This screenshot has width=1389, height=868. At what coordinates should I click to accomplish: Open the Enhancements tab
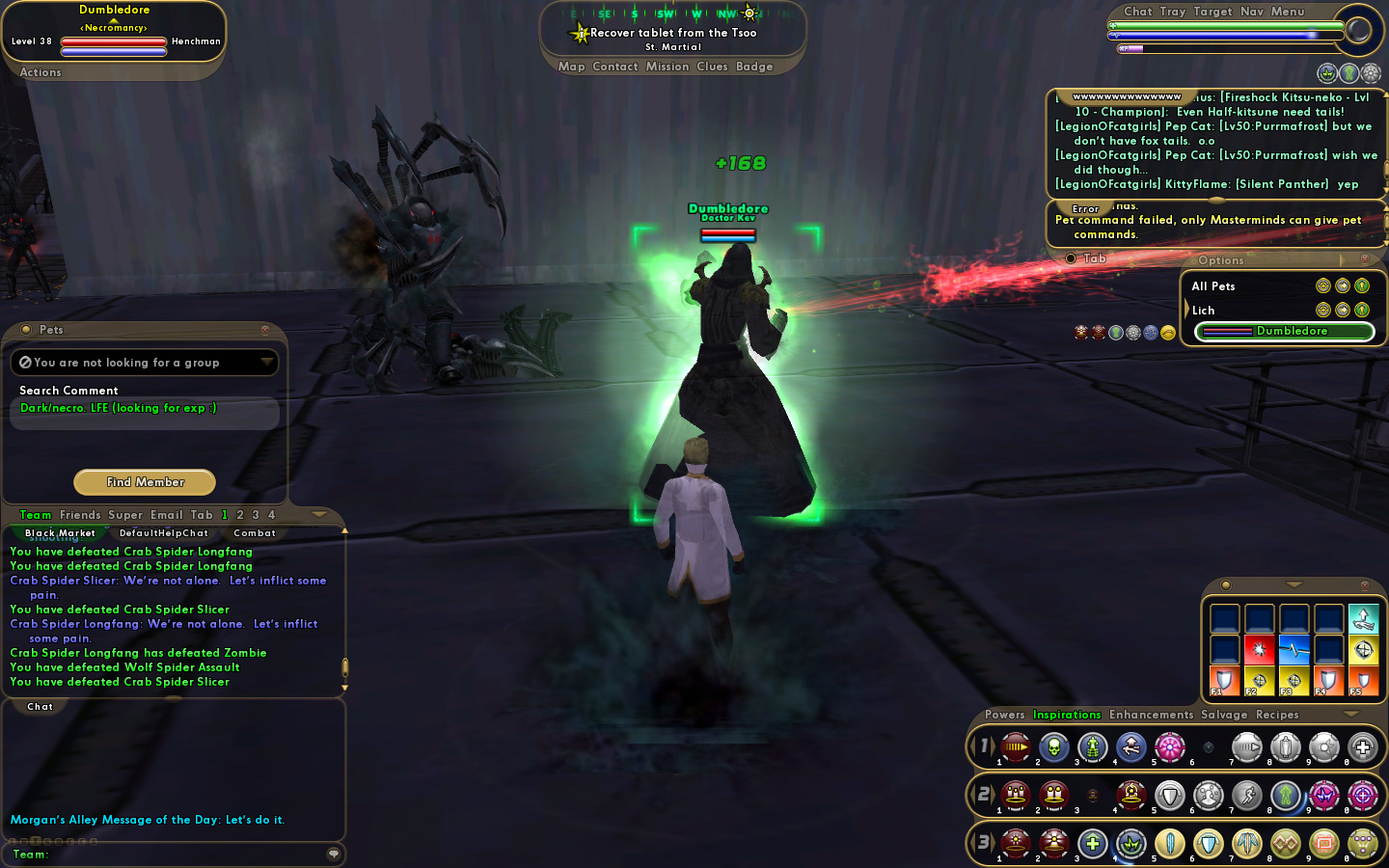coord(1151,715)
